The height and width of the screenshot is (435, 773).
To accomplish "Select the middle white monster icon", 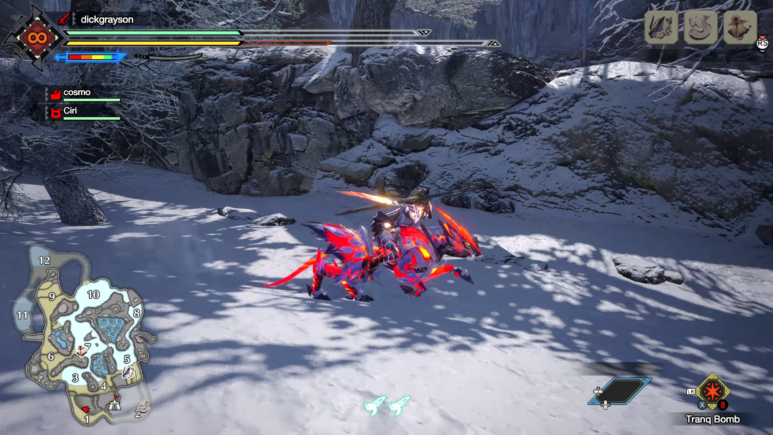I will coord(700,28).
